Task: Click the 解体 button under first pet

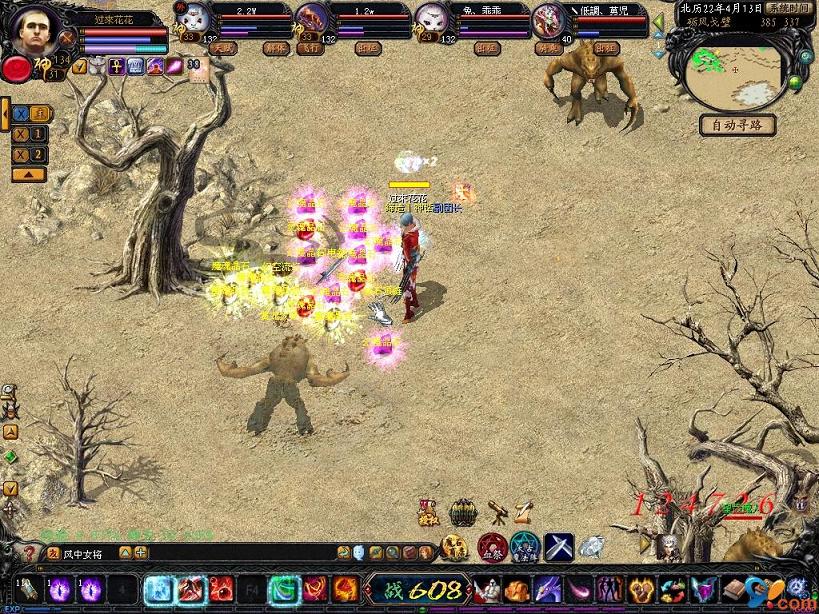Action: tap(275, 47)
